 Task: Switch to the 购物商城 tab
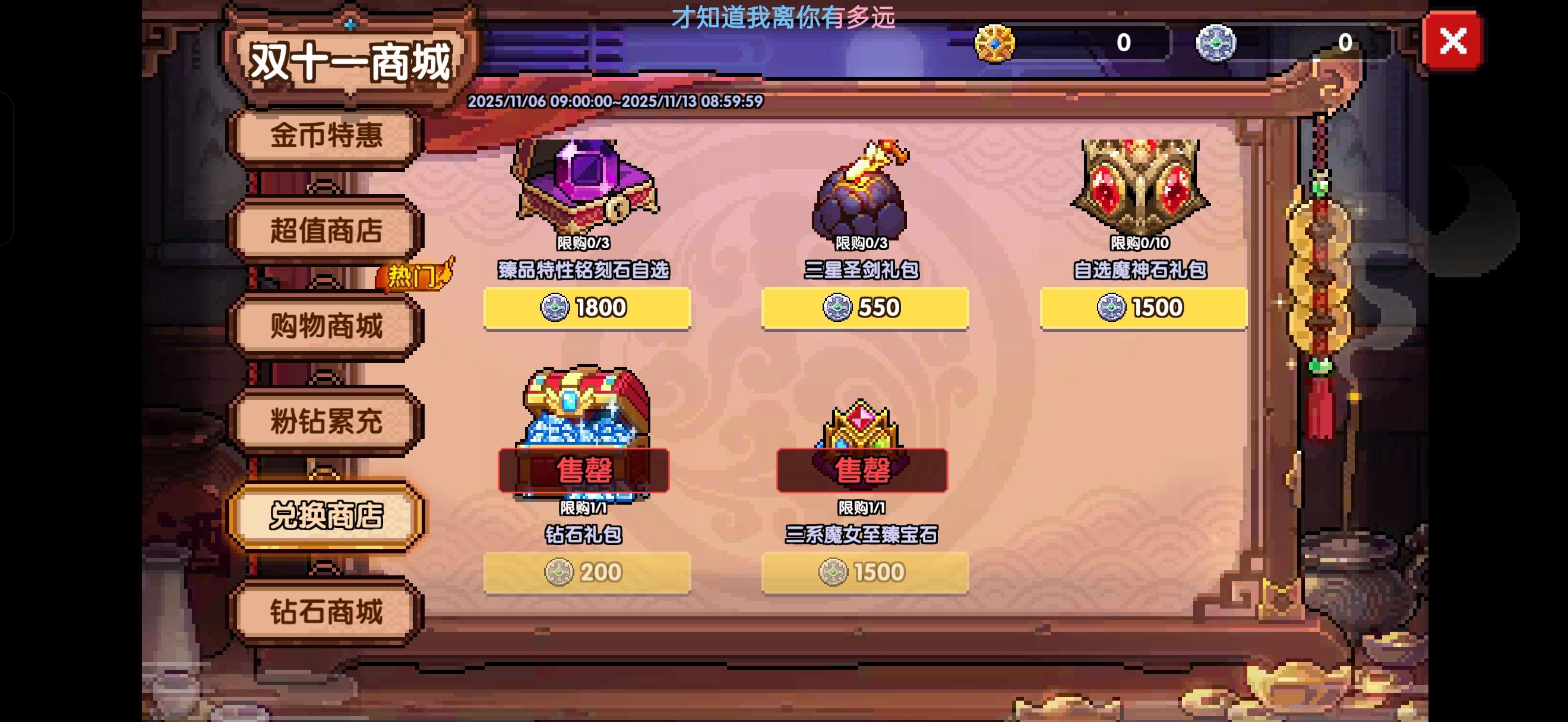(326, 326)
